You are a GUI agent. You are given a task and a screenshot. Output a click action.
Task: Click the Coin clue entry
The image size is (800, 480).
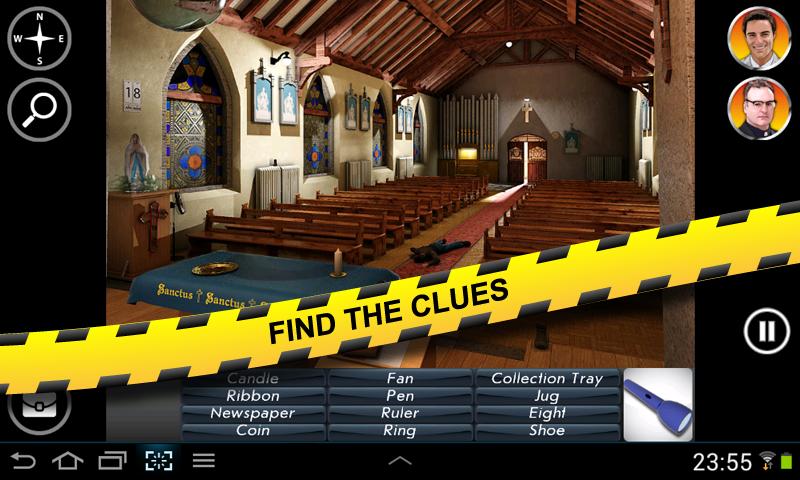253,431
